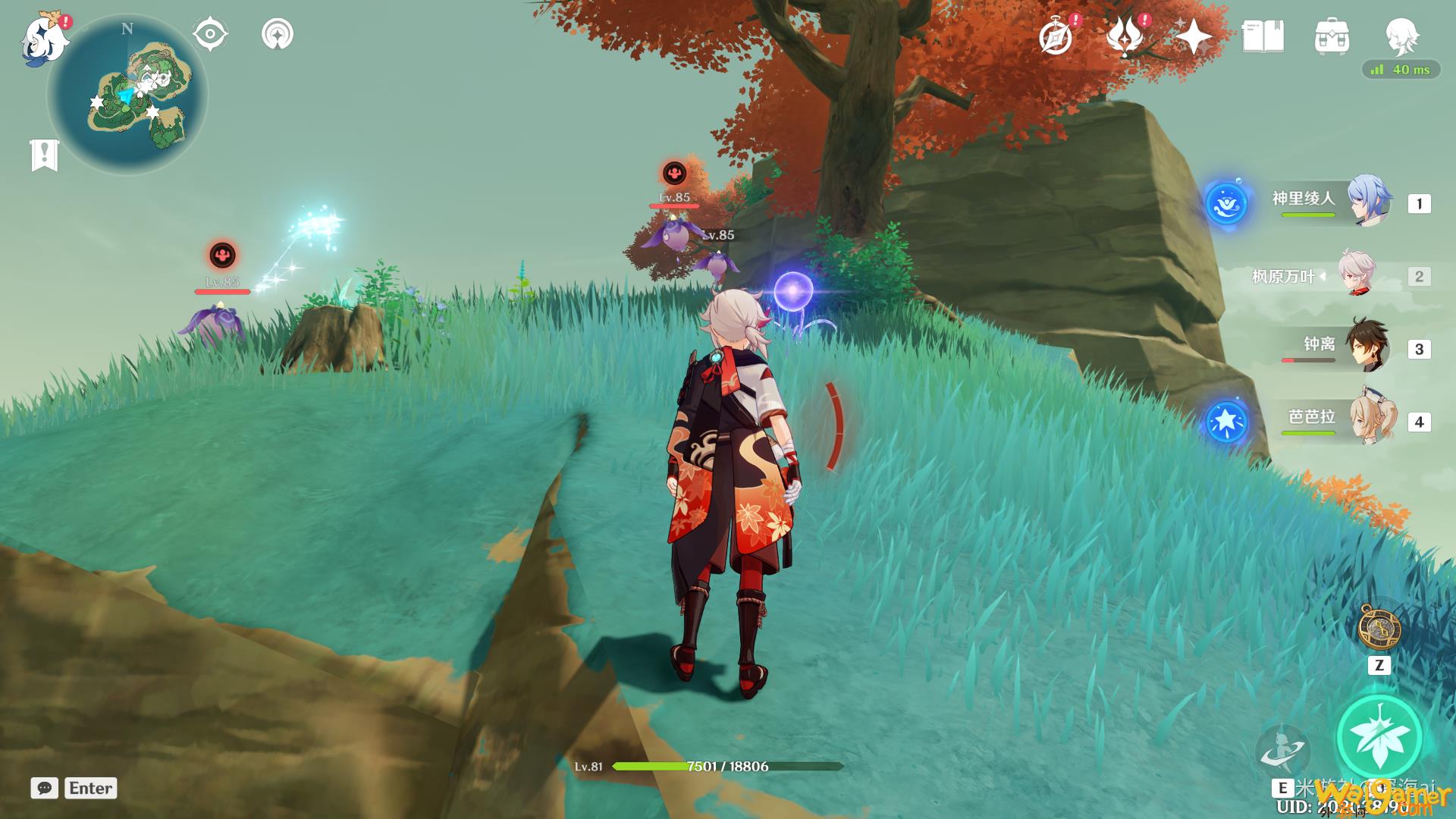Open the wish star icon
The width and height of the screenshot is (1456, 819).
(x=1193, y=36)
